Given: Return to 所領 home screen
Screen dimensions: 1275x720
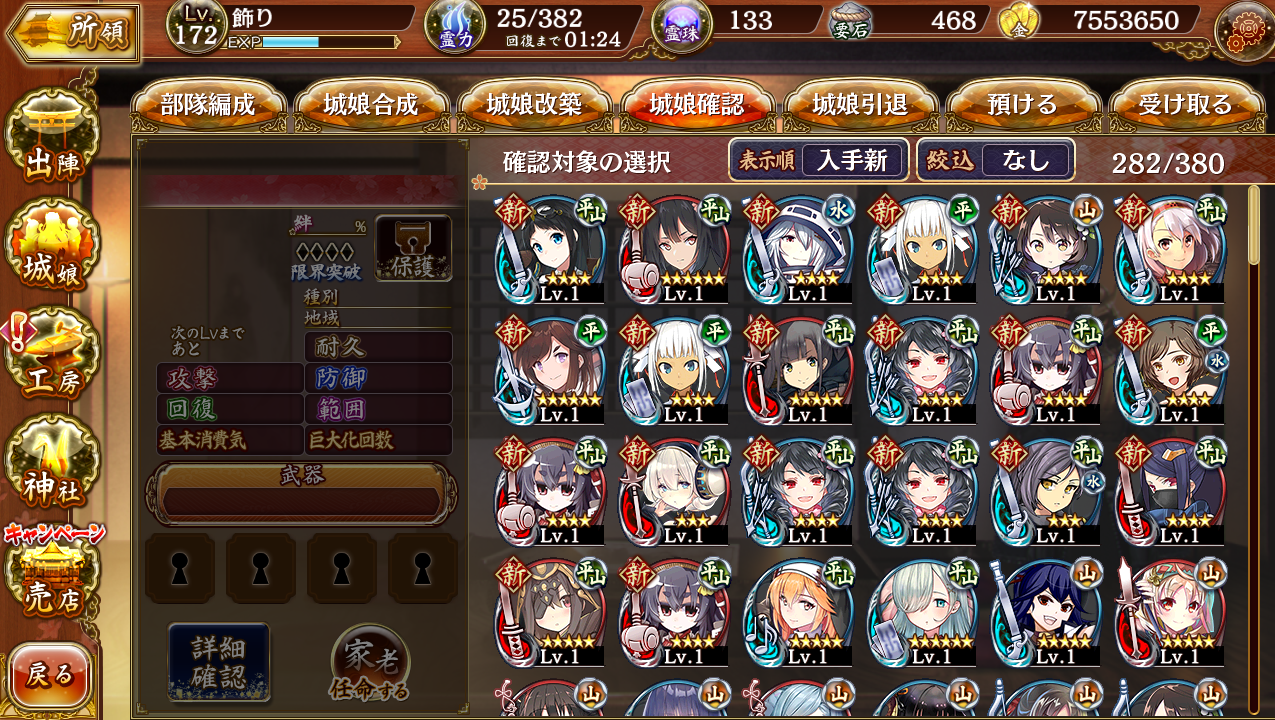Looking at the screenshot, I should [x=72, y=32].
